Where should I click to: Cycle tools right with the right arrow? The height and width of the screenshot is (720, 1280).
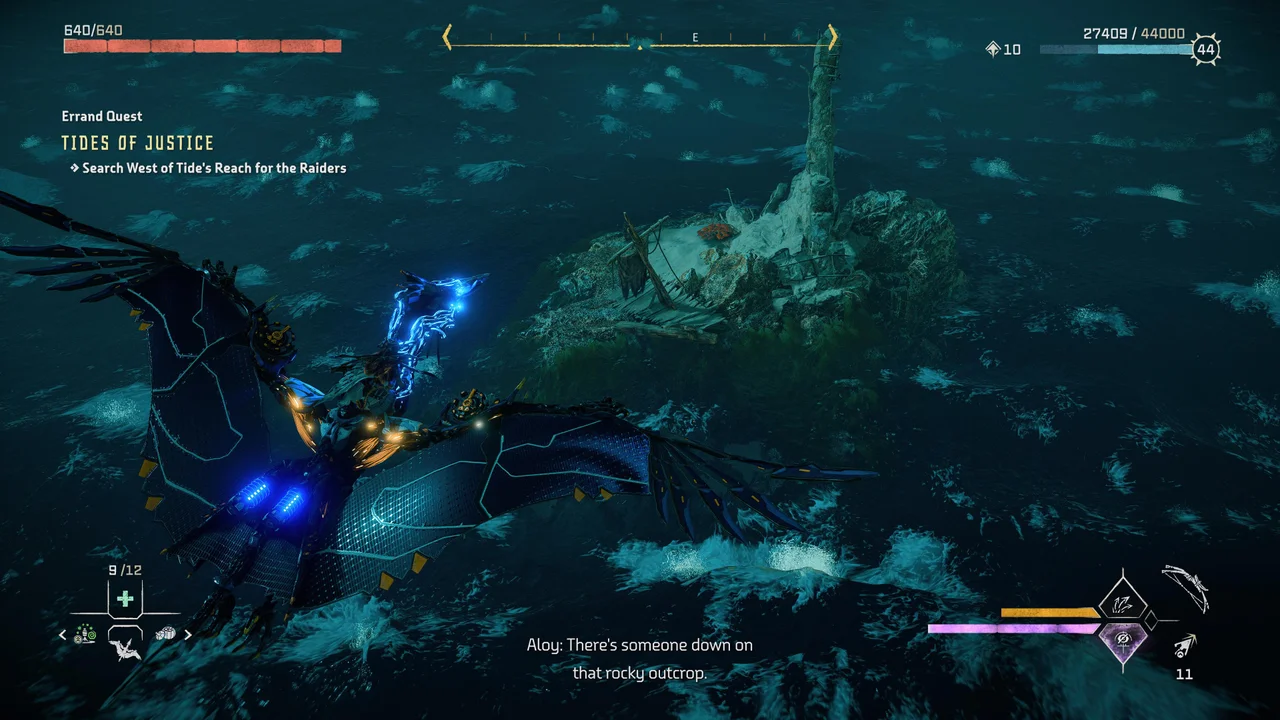pos(188,634)
